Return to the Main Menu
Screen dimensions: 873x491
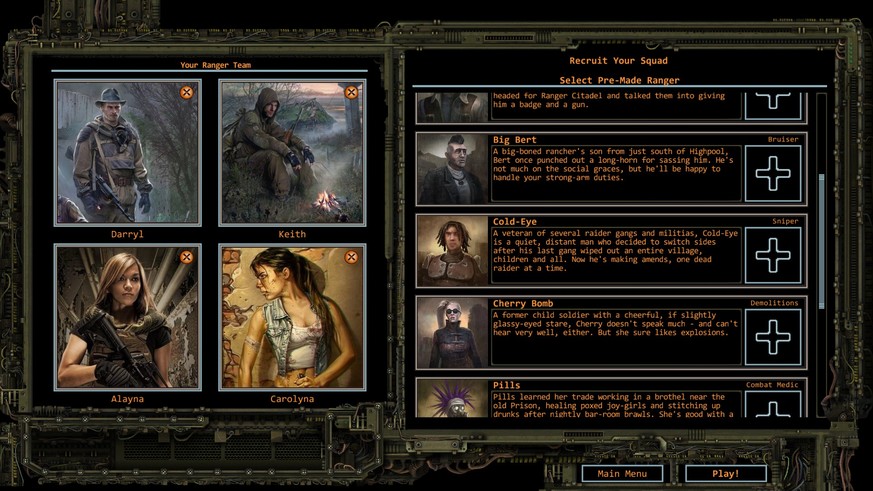click(622, 473)
